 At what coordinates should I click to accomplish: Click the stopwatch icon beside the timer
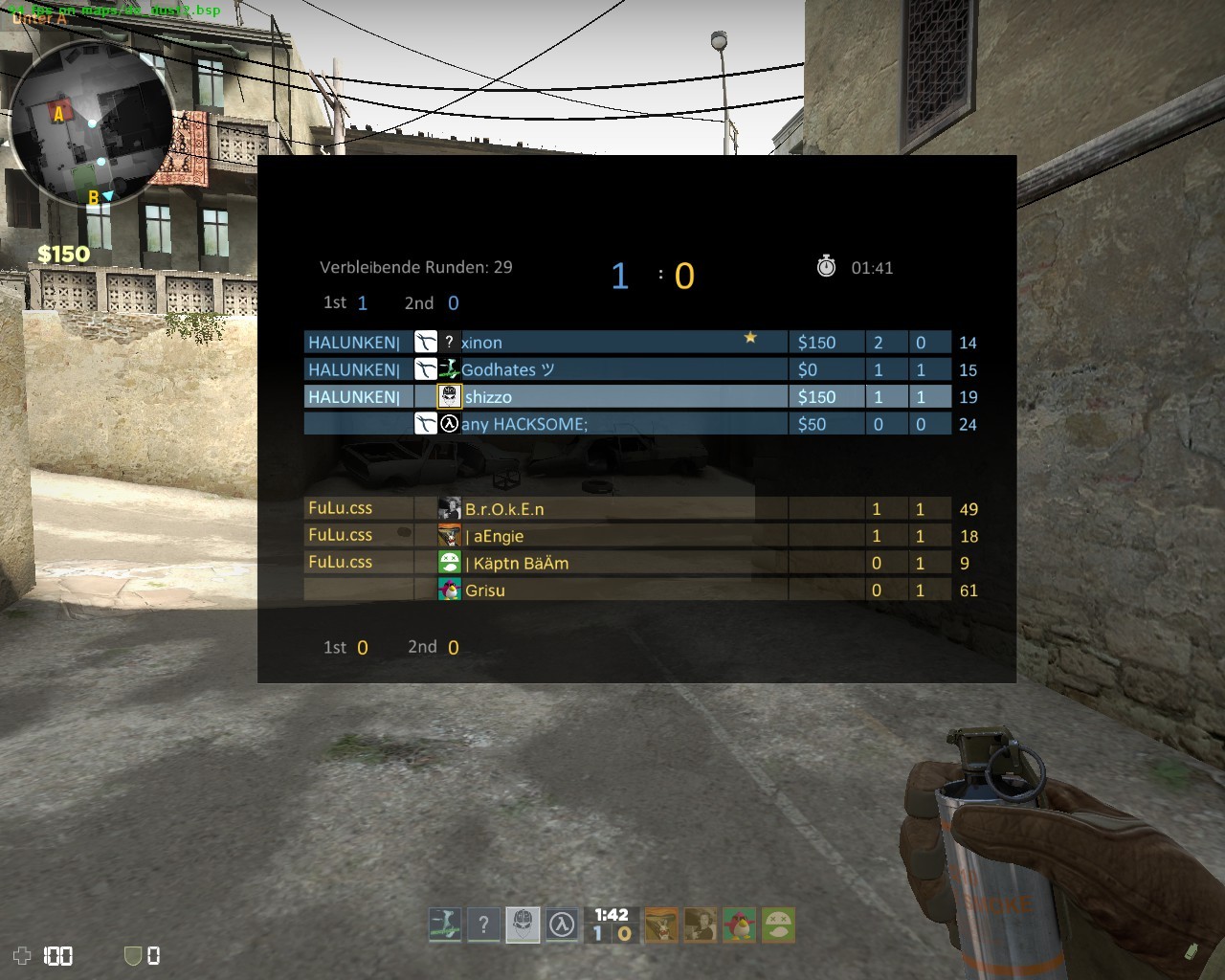click(824, 267)
